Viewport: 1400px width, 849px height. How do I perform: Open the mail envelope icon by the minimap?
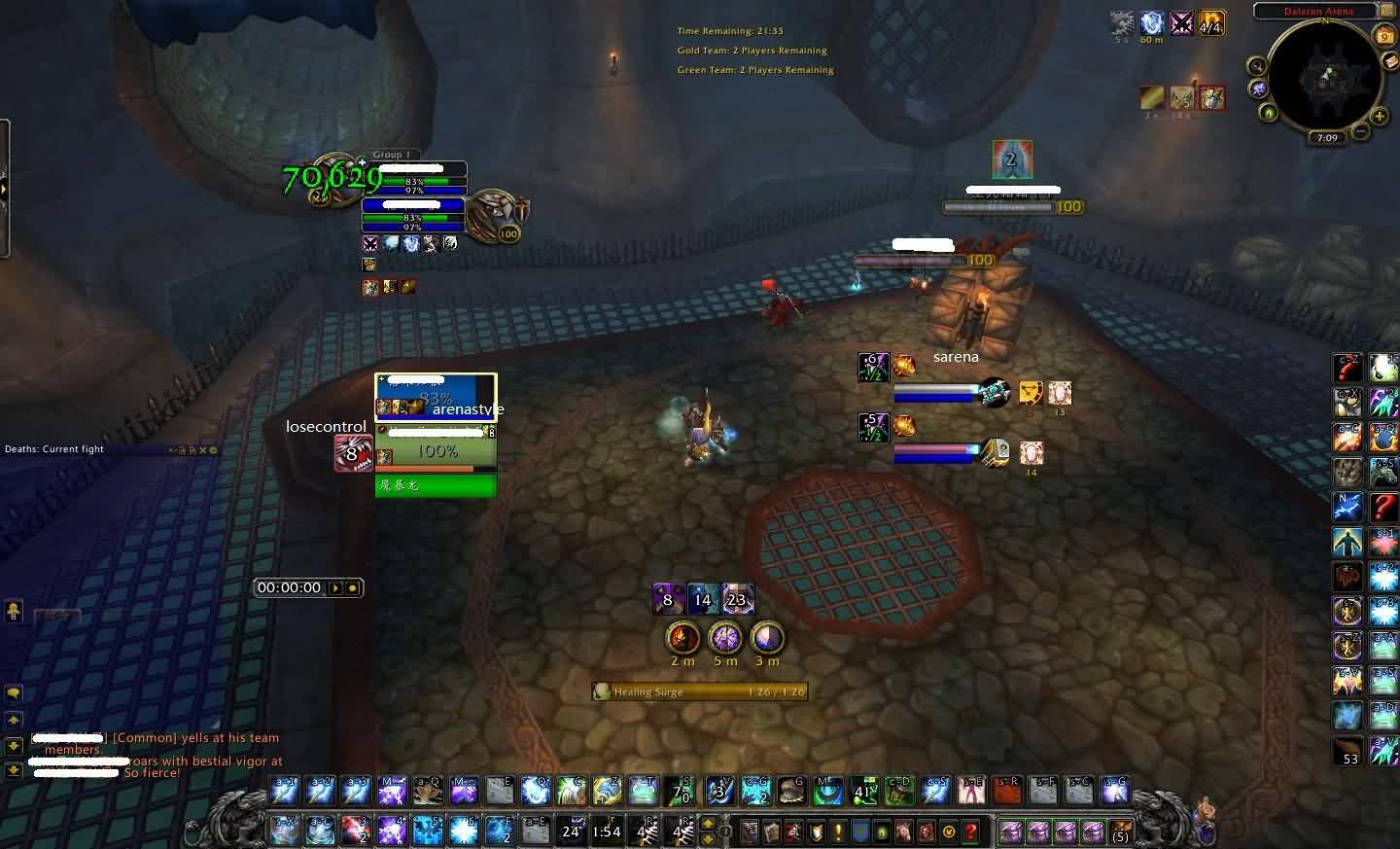(1390, 60)
